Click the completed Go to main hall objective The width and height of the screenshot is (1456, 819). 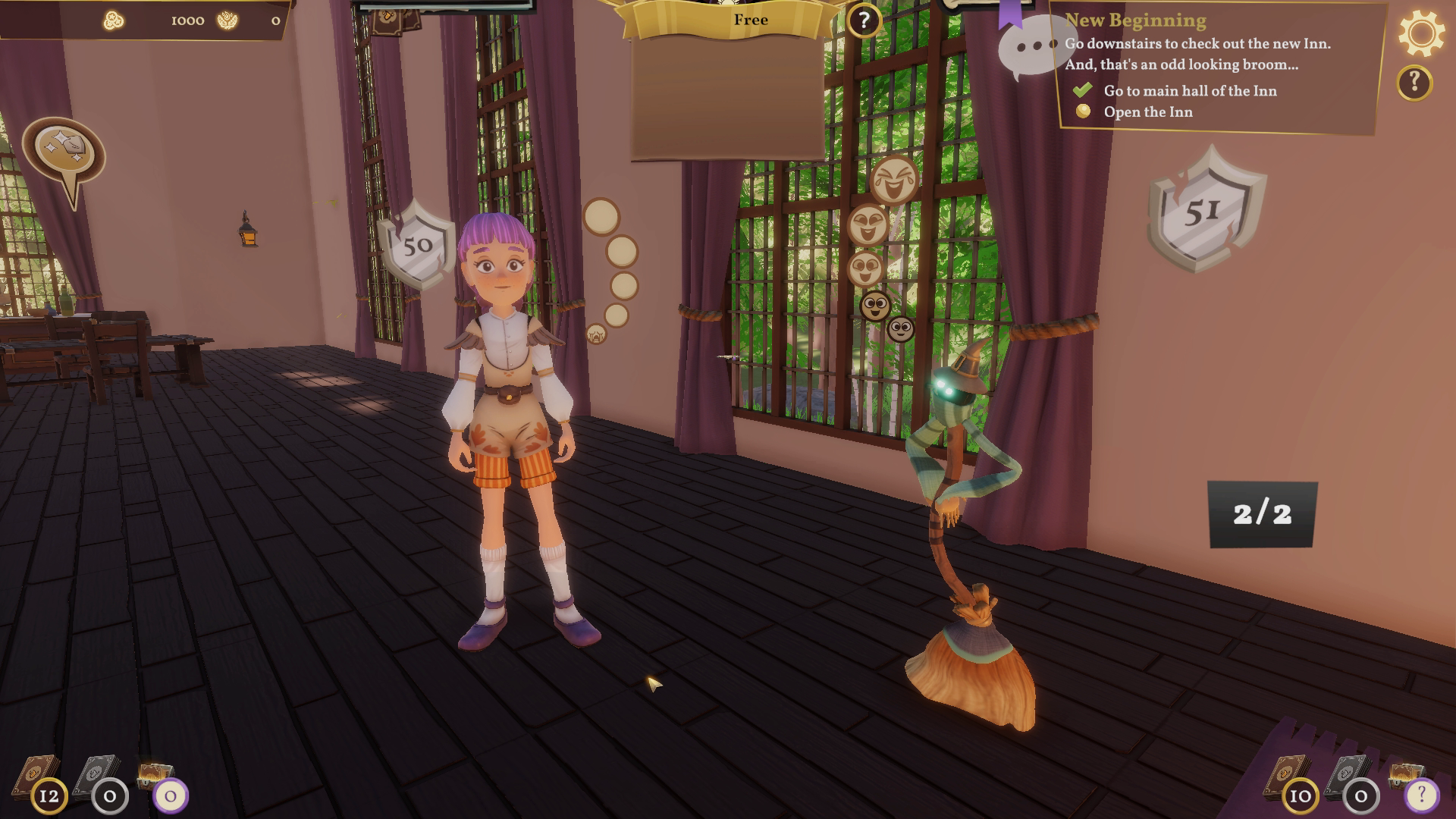pyautogui.click(x=1191, y=90)
